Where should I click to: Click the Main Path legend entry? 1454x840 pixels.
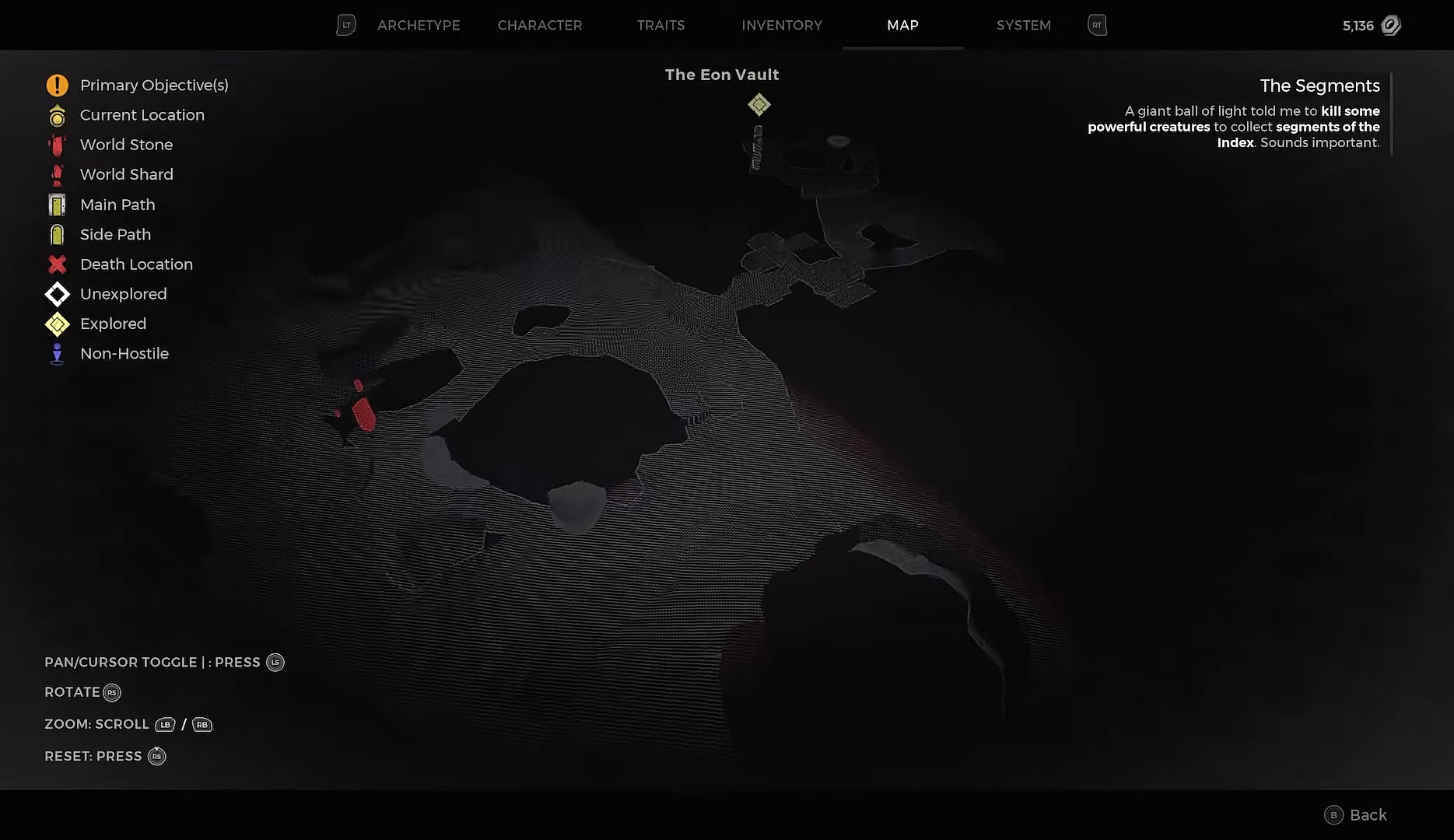click(117, 205)
